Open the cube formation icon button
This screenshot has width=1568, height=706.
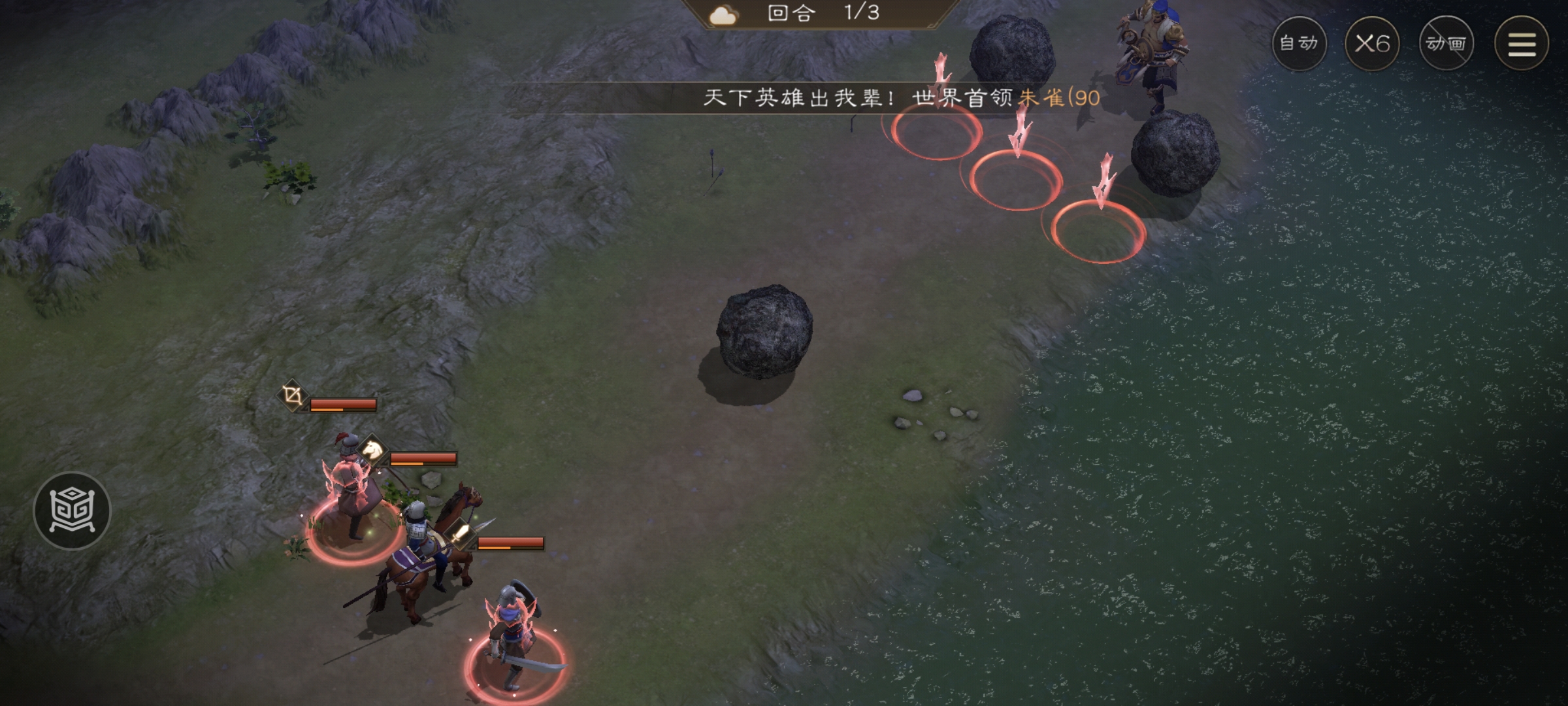click(73, 511)
